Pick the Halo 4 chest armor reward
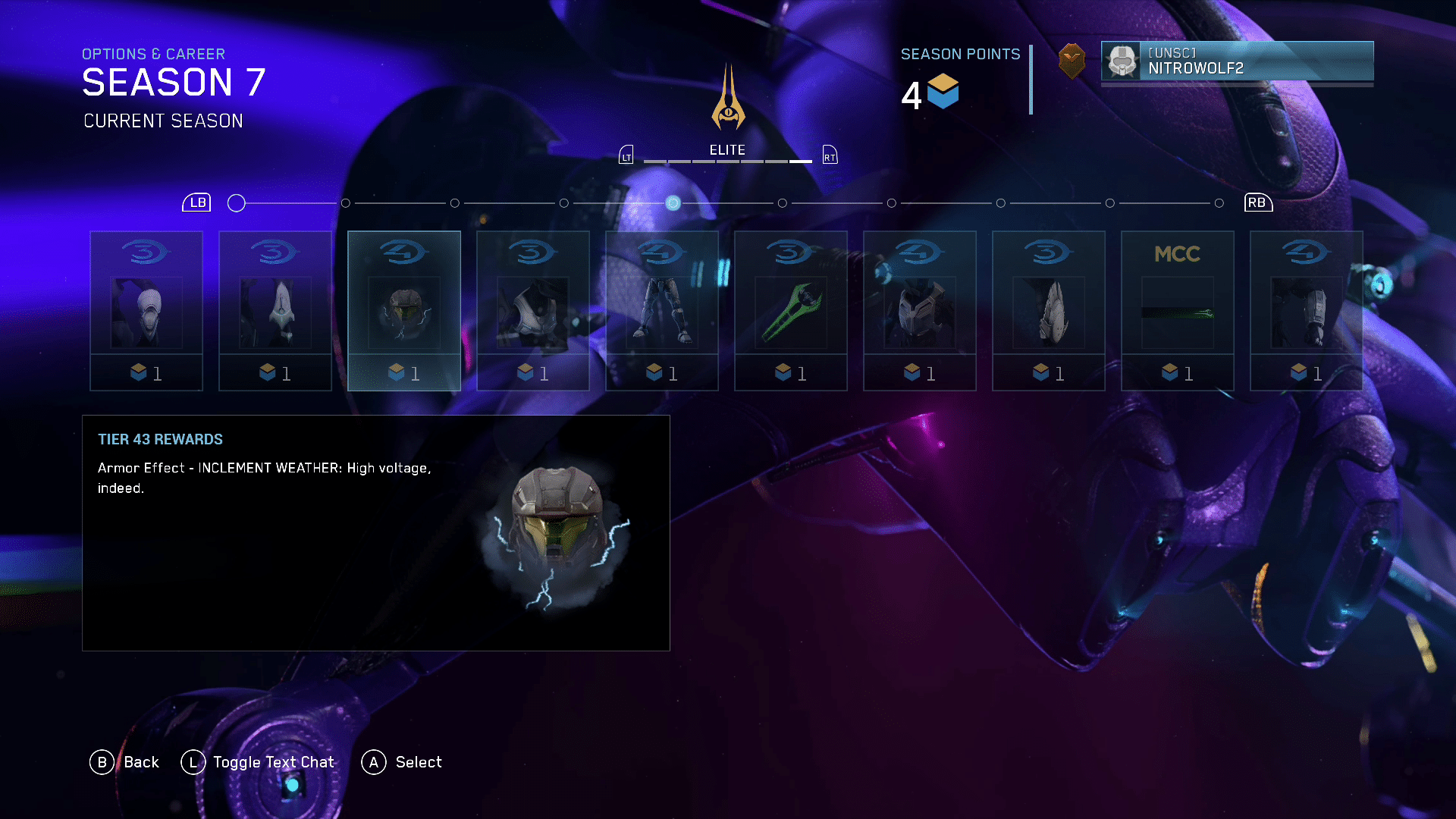Viewport: 1456px width, 819px height. (920, 310)
